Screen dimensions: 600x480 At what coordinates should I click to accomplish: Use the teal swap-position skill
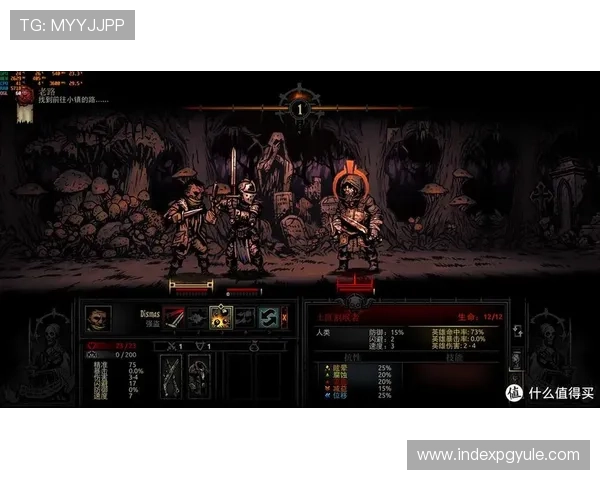[268, 318]
